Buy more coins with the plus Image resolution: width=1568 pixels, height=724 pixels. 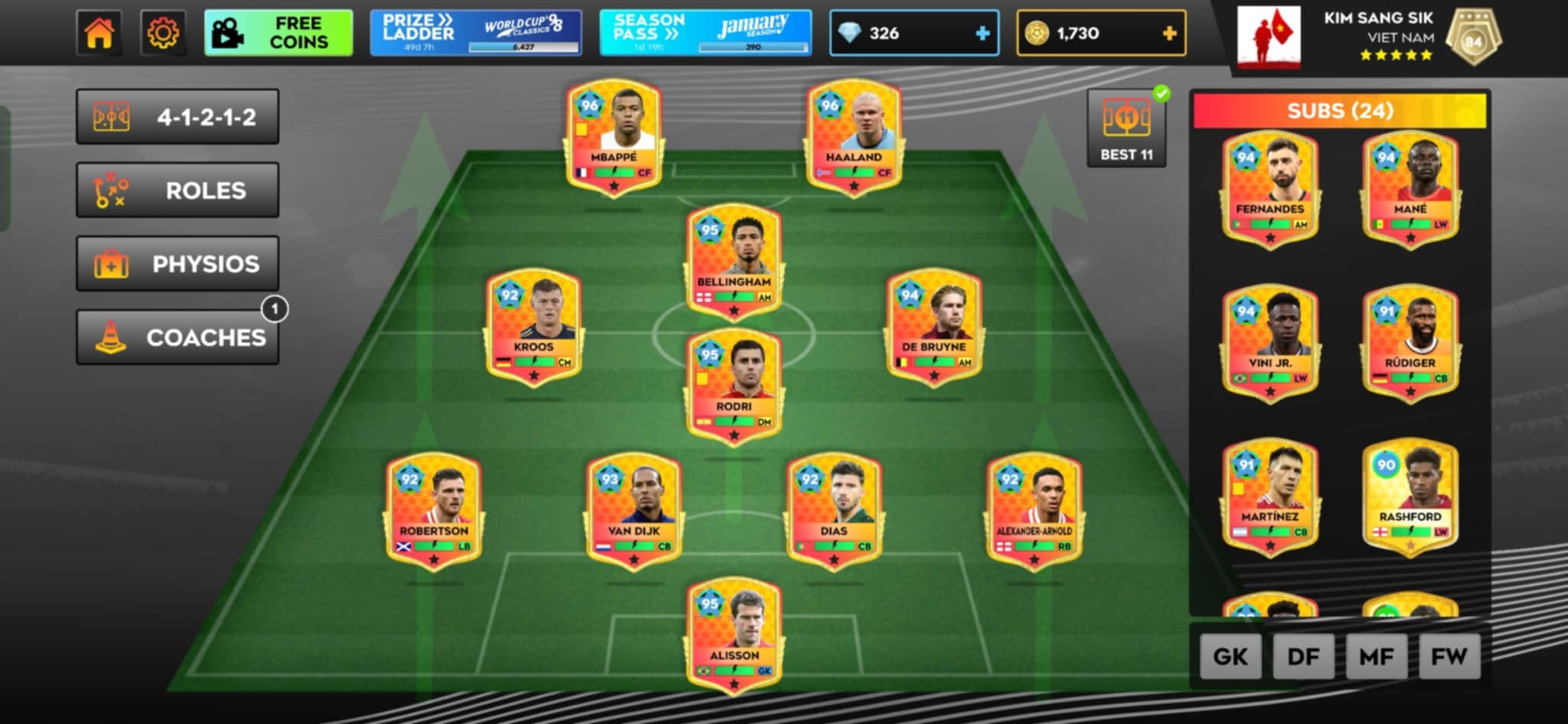[1169, 33]
